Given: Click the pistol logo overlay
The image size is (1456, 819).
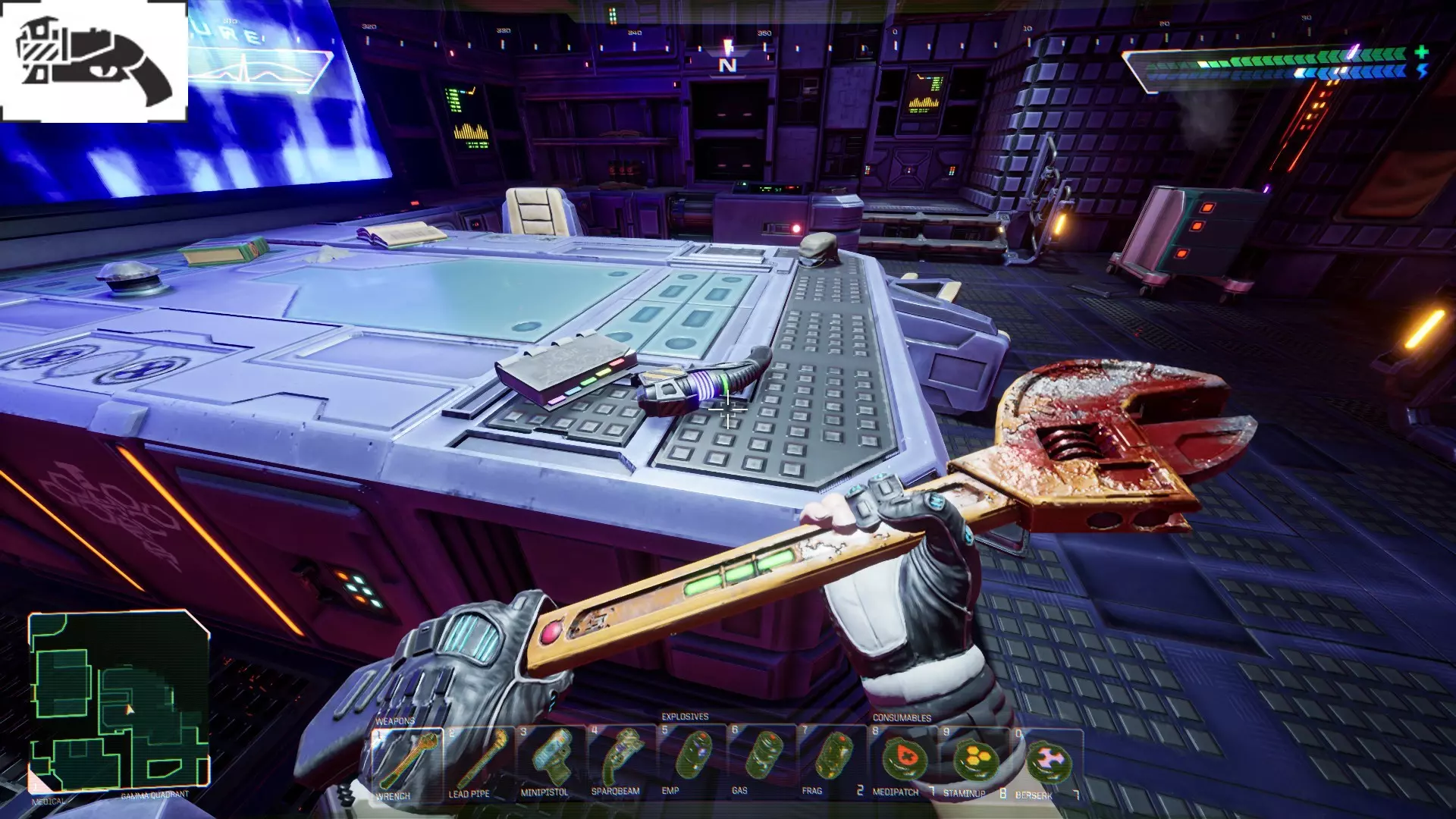Looking at the screenshot, I should click(x=93, y=61).
